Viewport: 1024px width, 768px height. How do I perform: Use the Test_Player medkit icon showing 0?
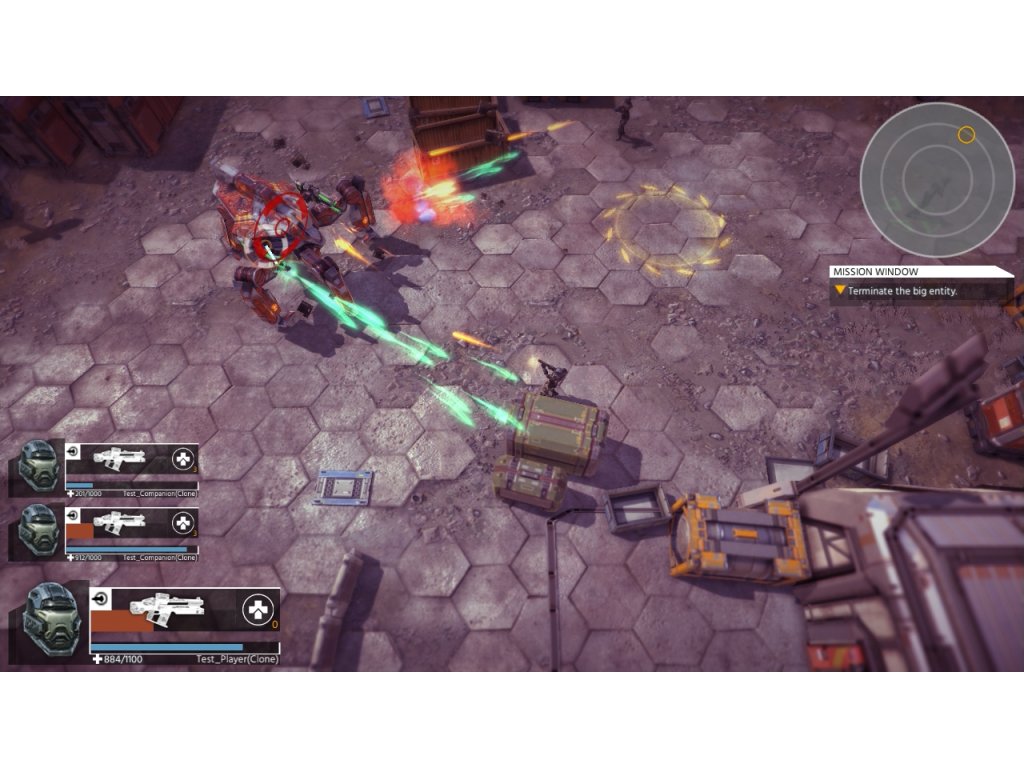coord(259,607)
